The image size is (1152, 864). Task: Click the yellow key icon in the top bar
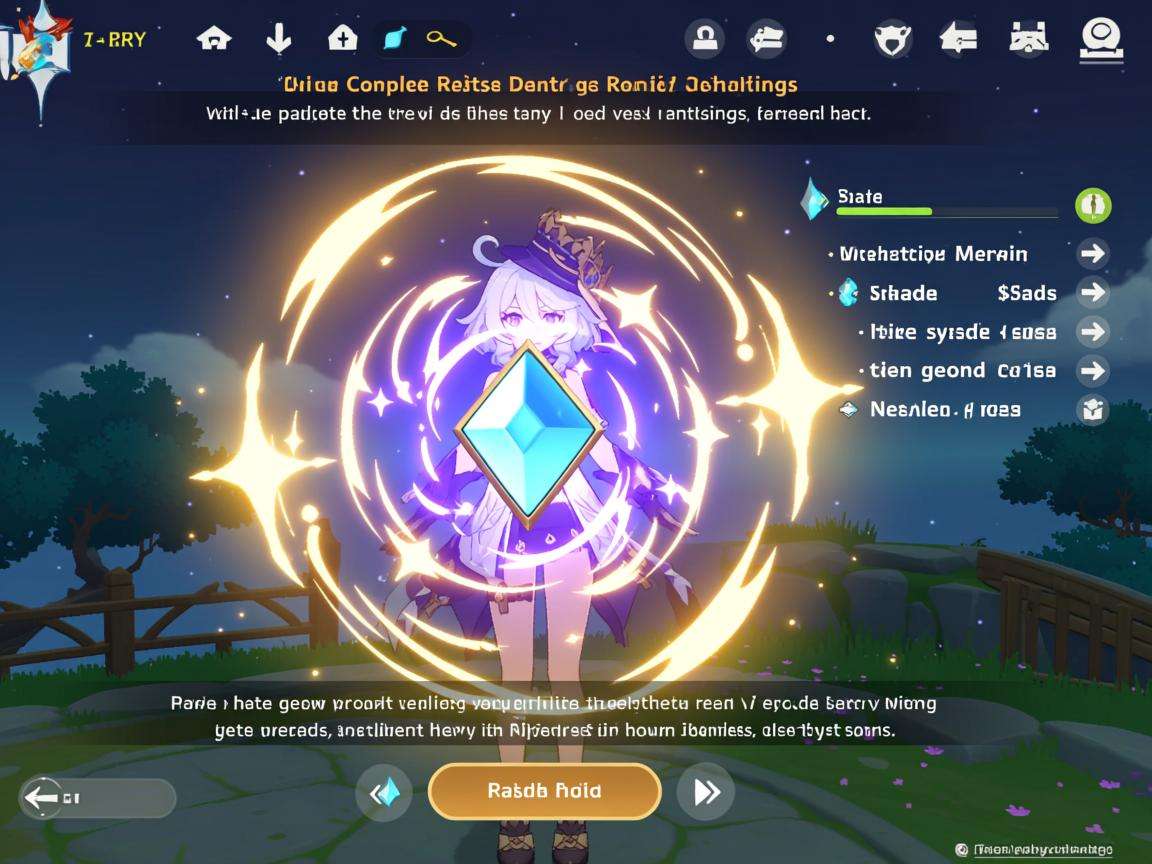[x=441, y=39]
